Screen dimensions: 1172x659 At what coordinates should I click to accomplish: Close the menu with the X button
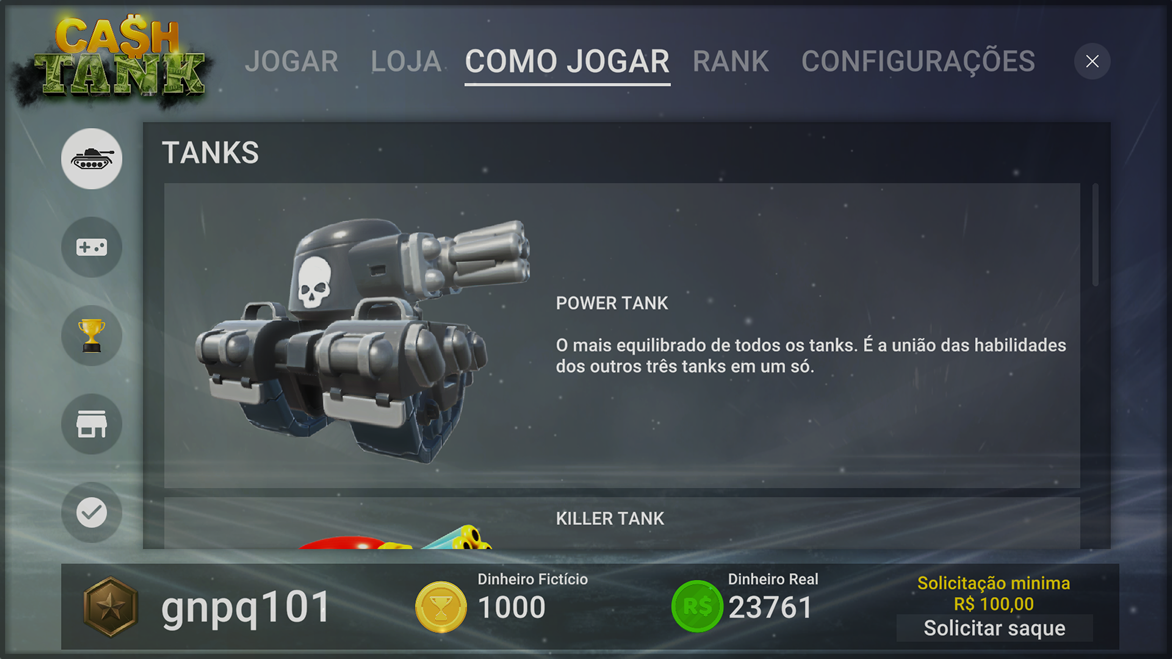pyautogui.click(x=1092, y=62)
